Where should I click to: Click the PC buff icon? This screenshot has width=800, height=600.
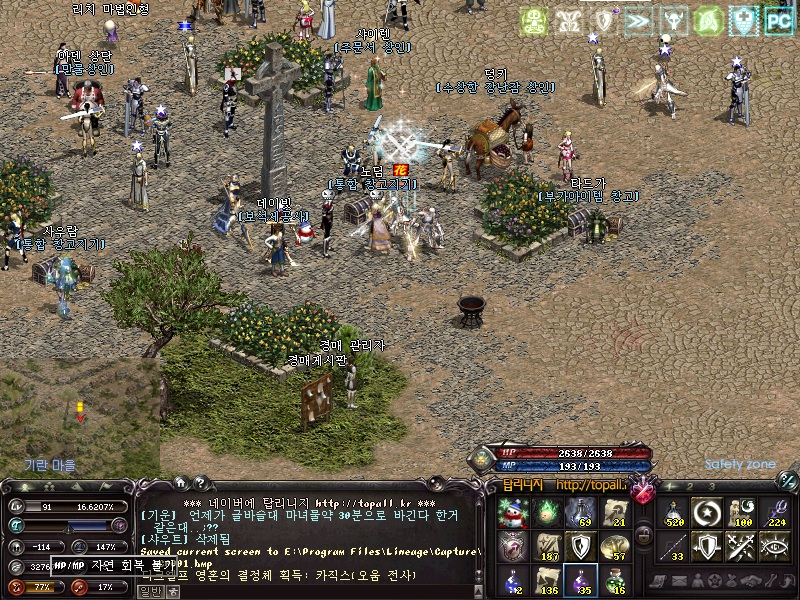[778, 20]
